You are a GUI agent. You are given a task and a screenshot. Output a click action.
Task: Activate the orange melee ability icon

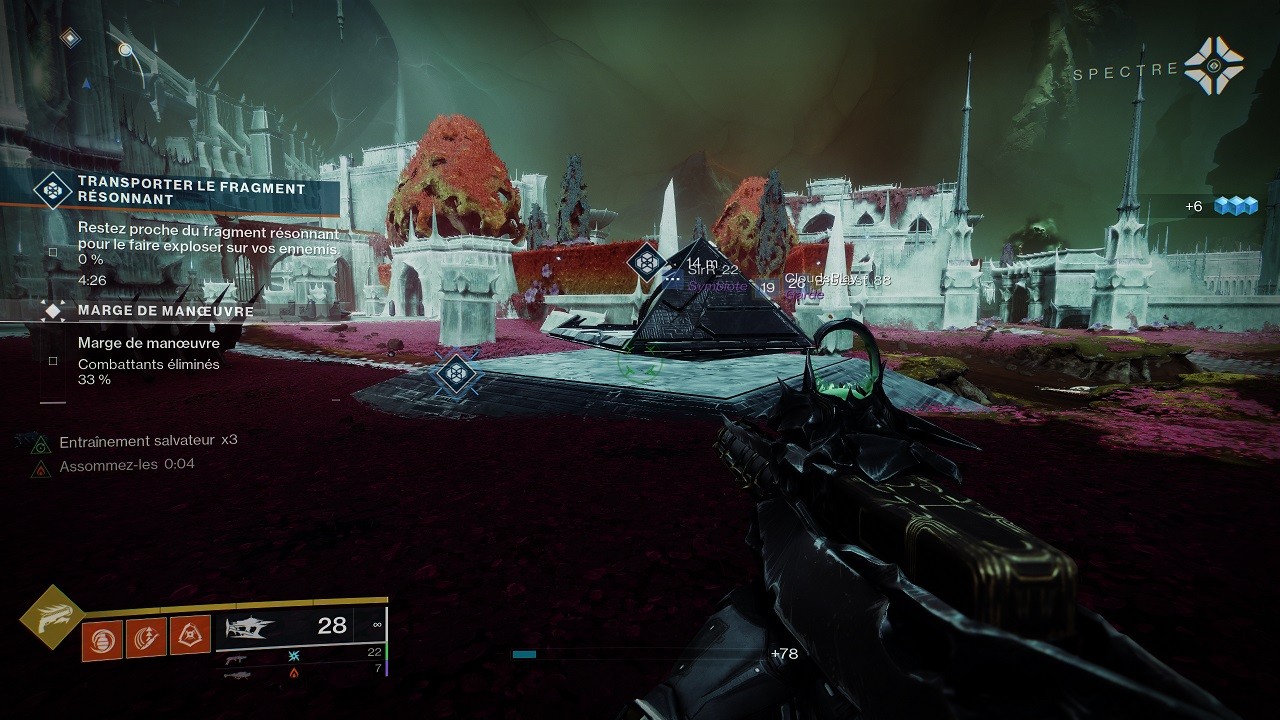tap(146, 637)
